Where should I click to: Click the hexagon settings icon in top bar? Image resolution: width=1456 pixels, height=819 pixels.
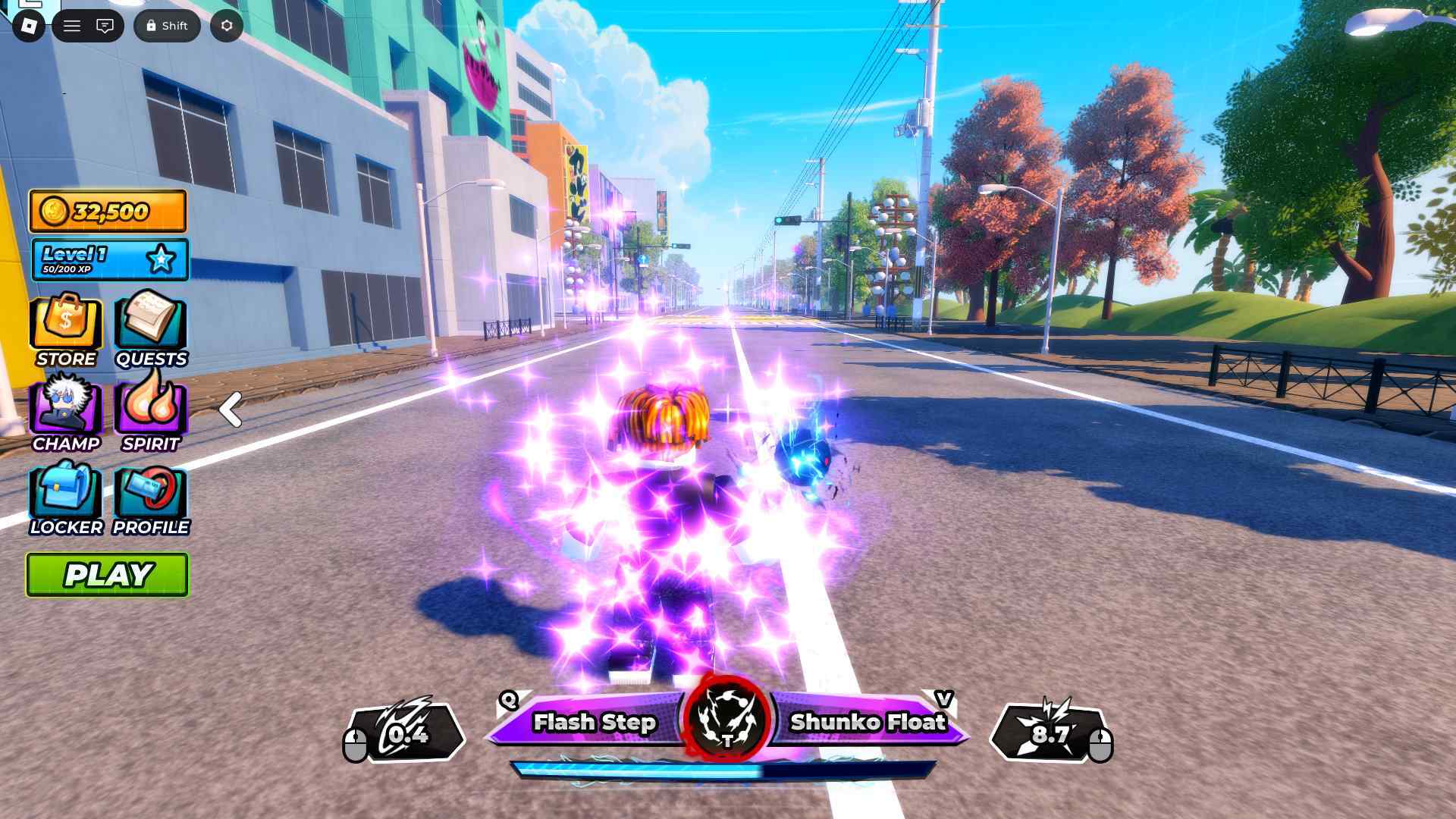point(227,26)
